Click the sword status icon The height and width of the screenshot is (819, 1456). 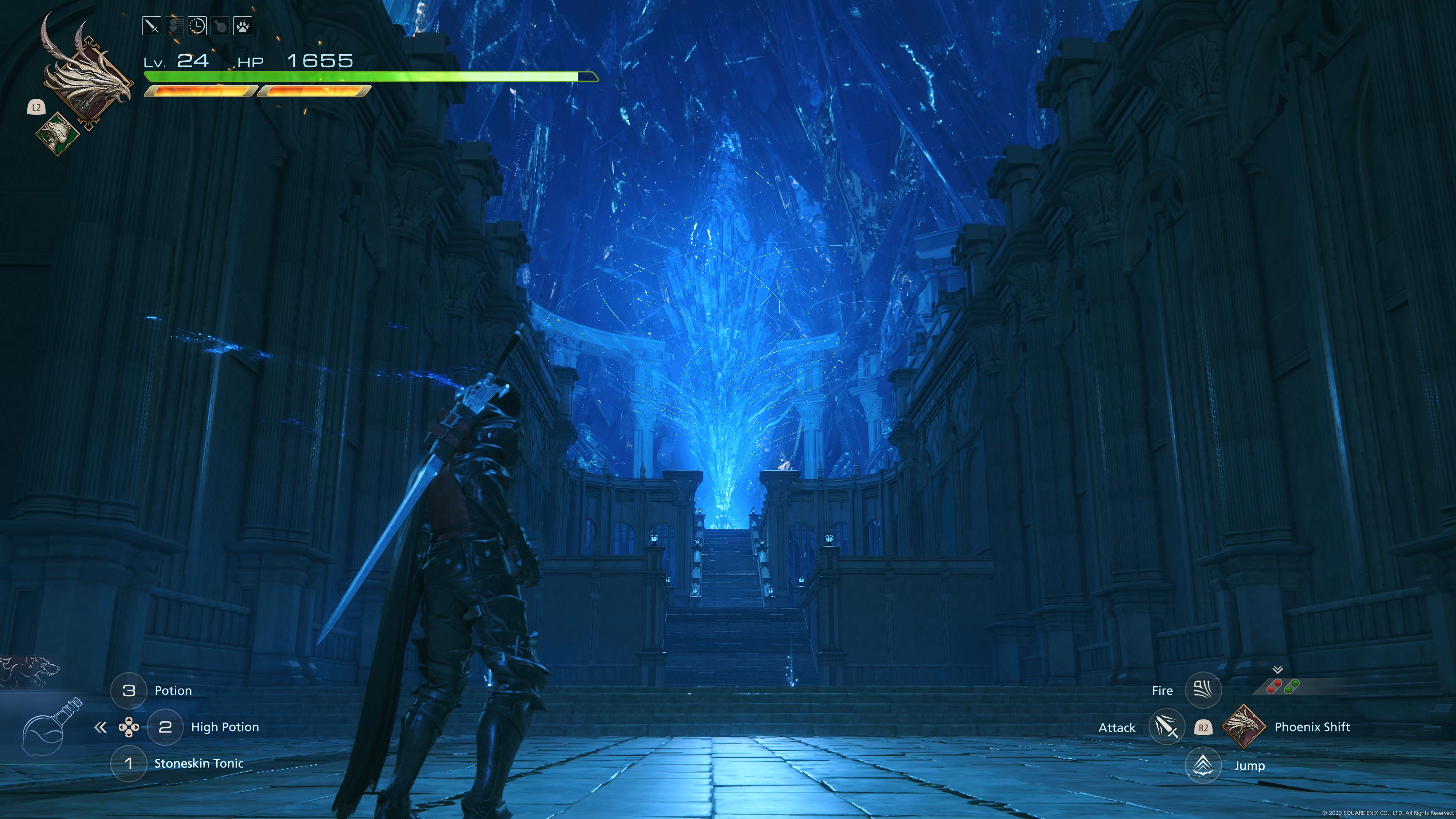152,26
